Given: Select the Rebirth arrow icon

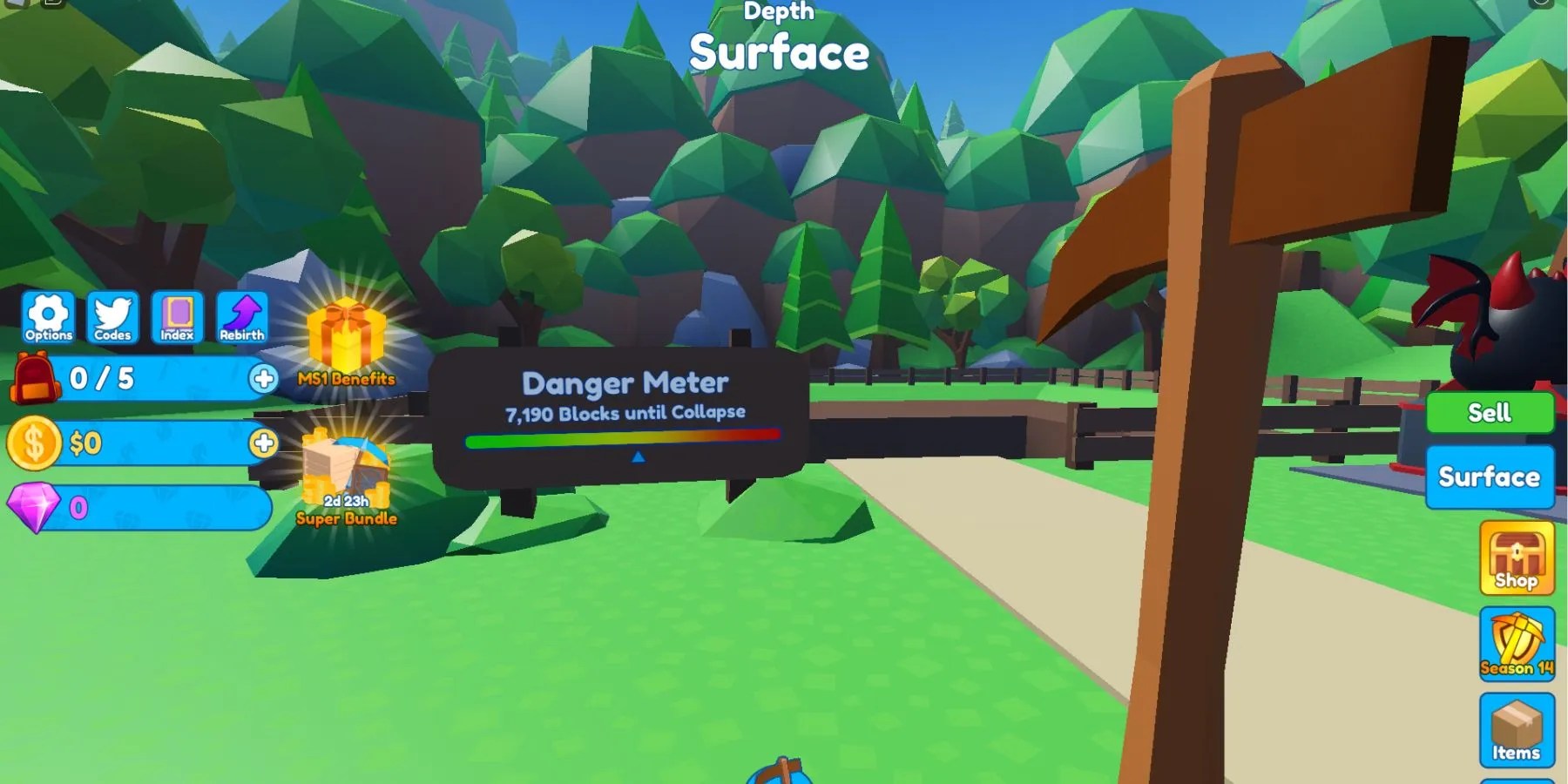Looking at the screenshot, I should [241, 316].
